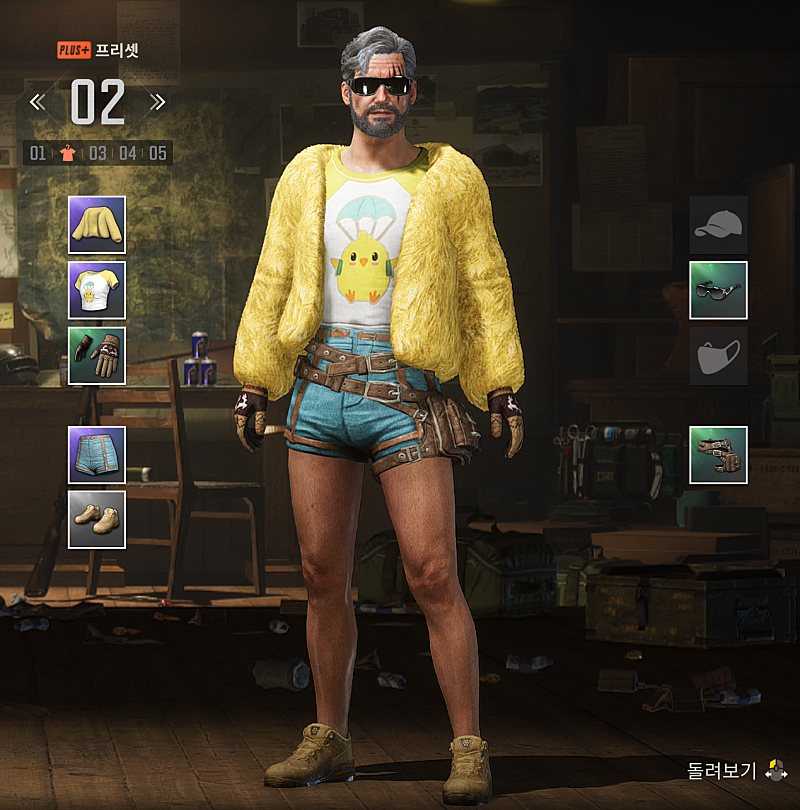The image size is (800, 810).
Task: Open the empty face mask slot
Action: (718, 356)
